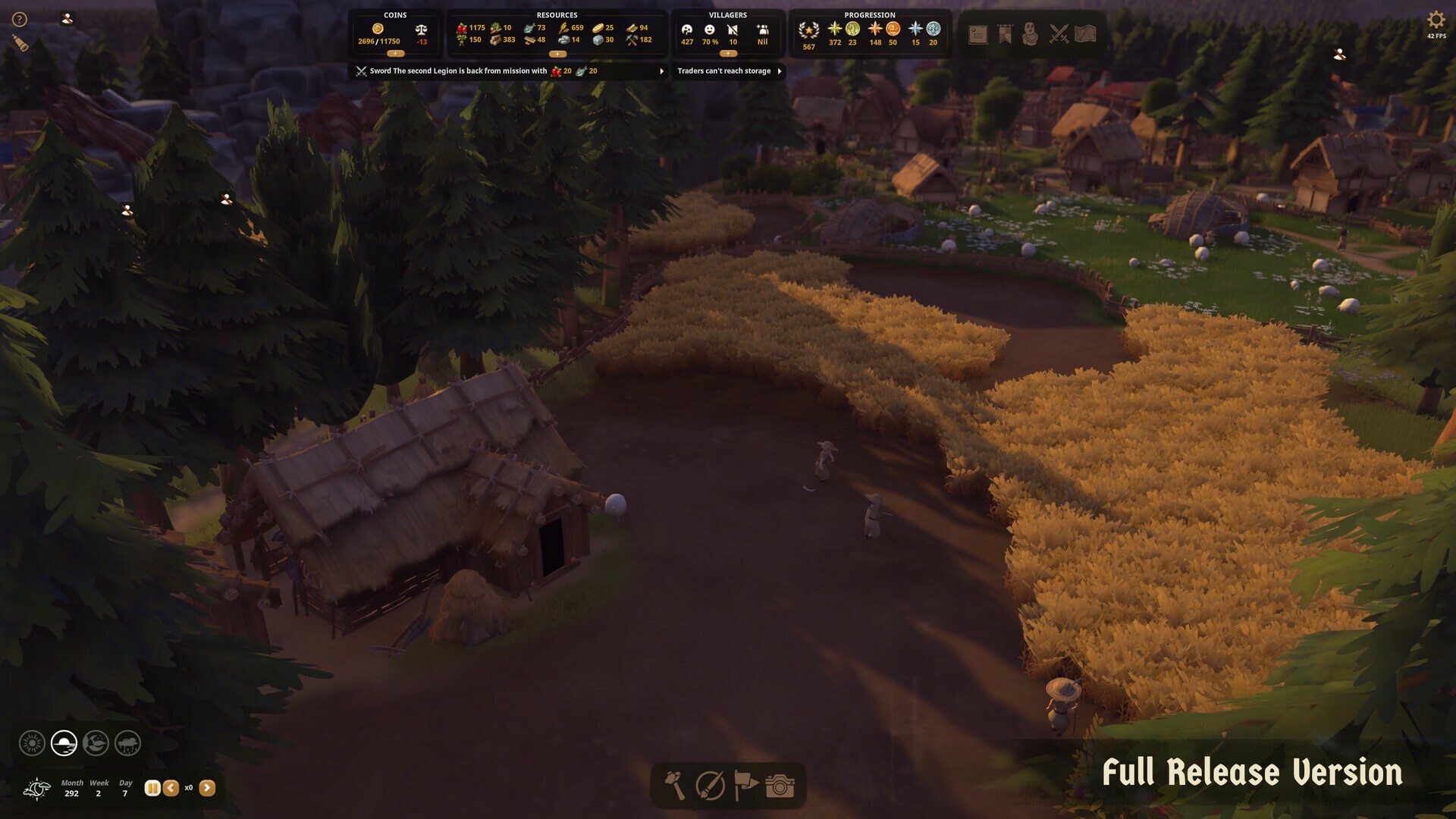1456x819 pixels.
Task: Toggle the sunny weather icon
Action: pos(32,743)
